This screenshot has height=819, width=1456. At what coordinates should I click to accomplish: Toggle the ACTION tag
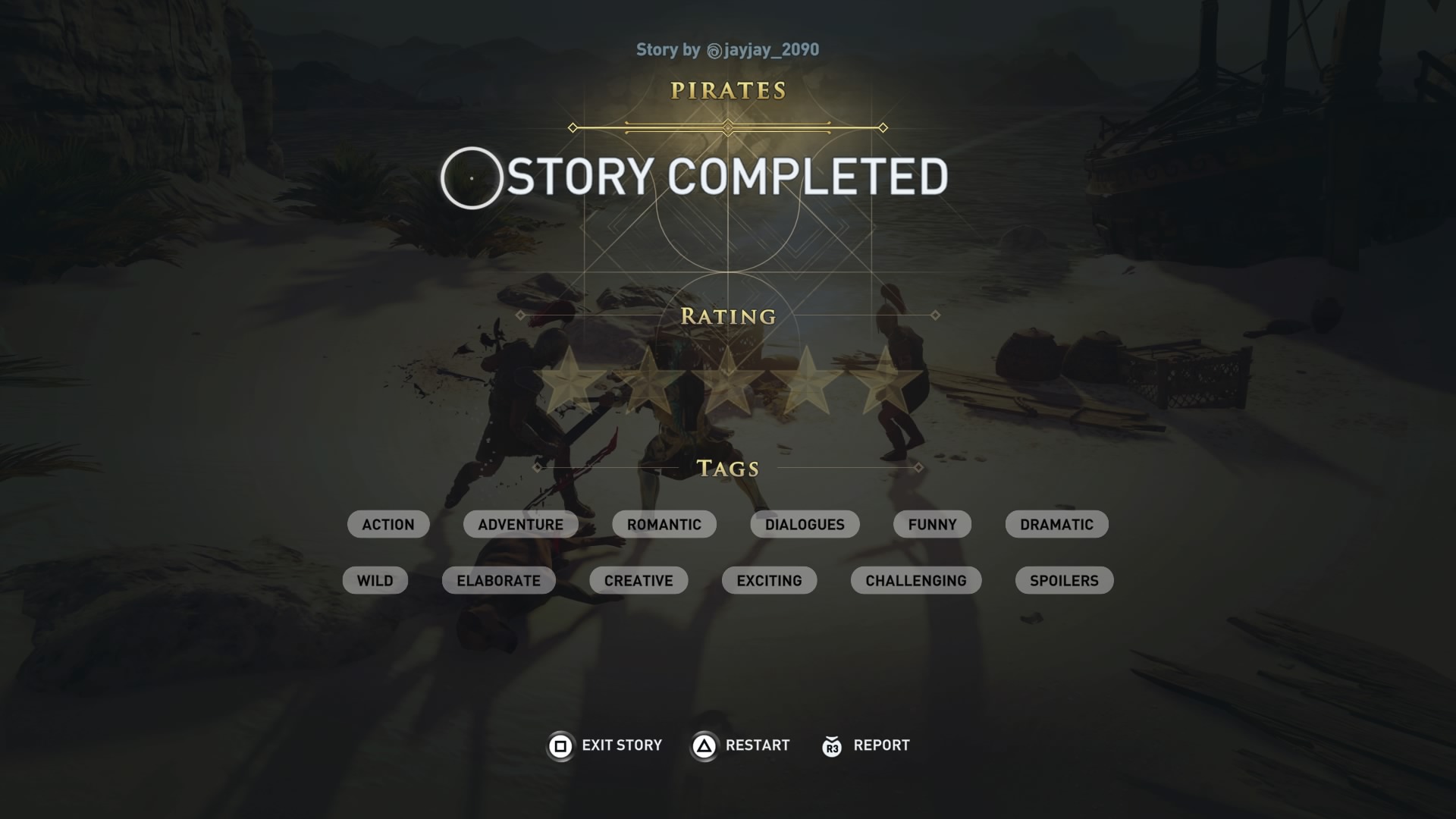coord(388,524)
